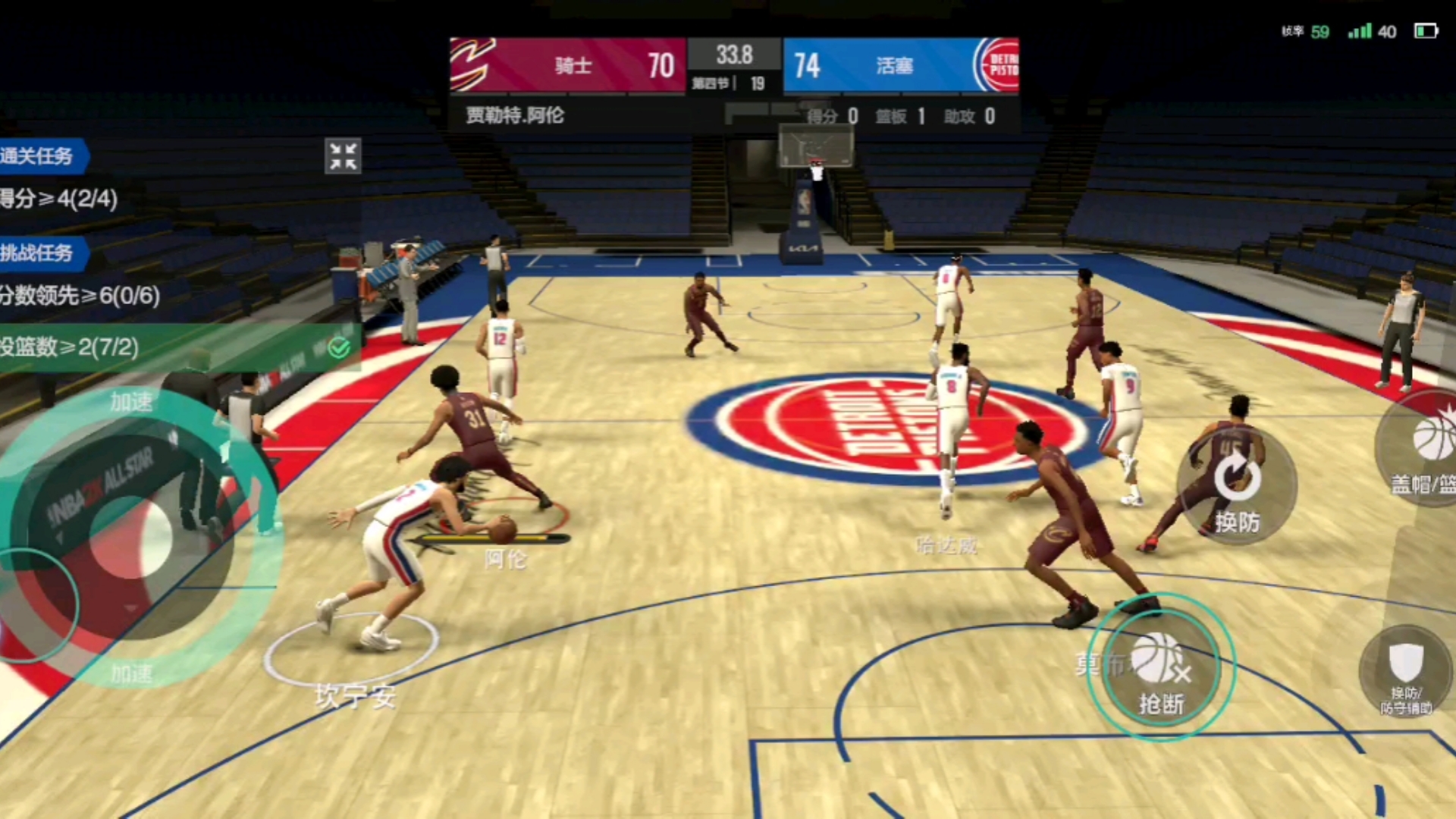Tap the 抢断 steal button
1456x819 pixels.
(1160, 669)
